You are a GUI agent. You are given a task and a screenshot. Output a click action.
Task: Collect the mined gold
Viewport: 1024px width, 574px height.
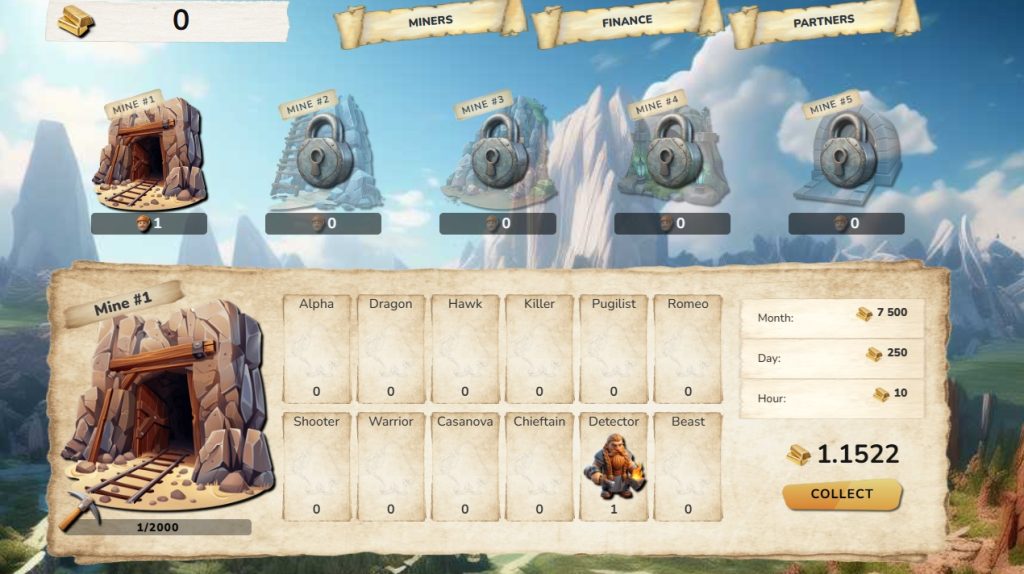click(841, 494)
